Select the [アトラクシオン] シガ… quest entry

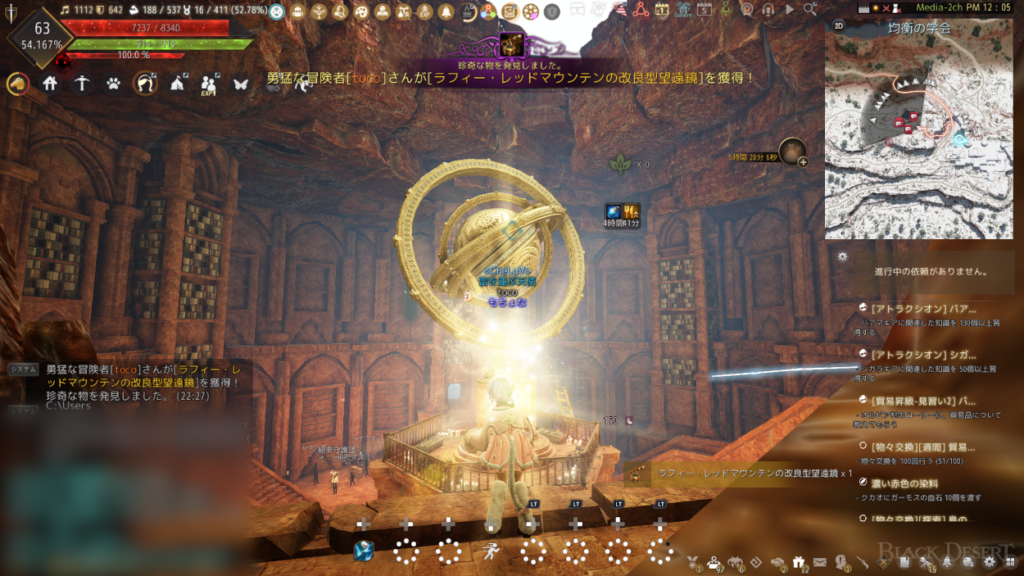922,354
